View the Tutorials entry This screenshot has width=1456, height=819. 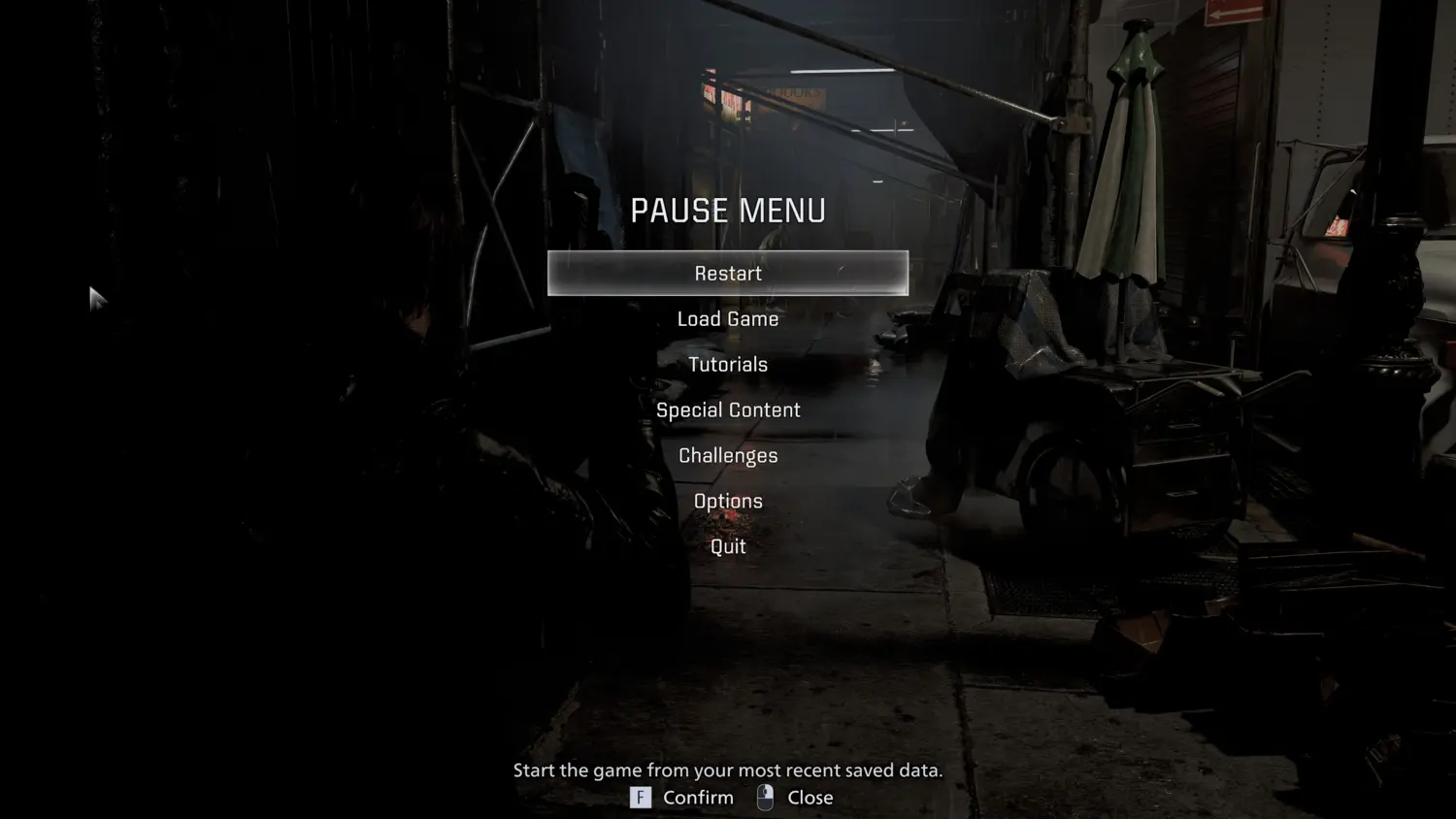coord(728,365)
